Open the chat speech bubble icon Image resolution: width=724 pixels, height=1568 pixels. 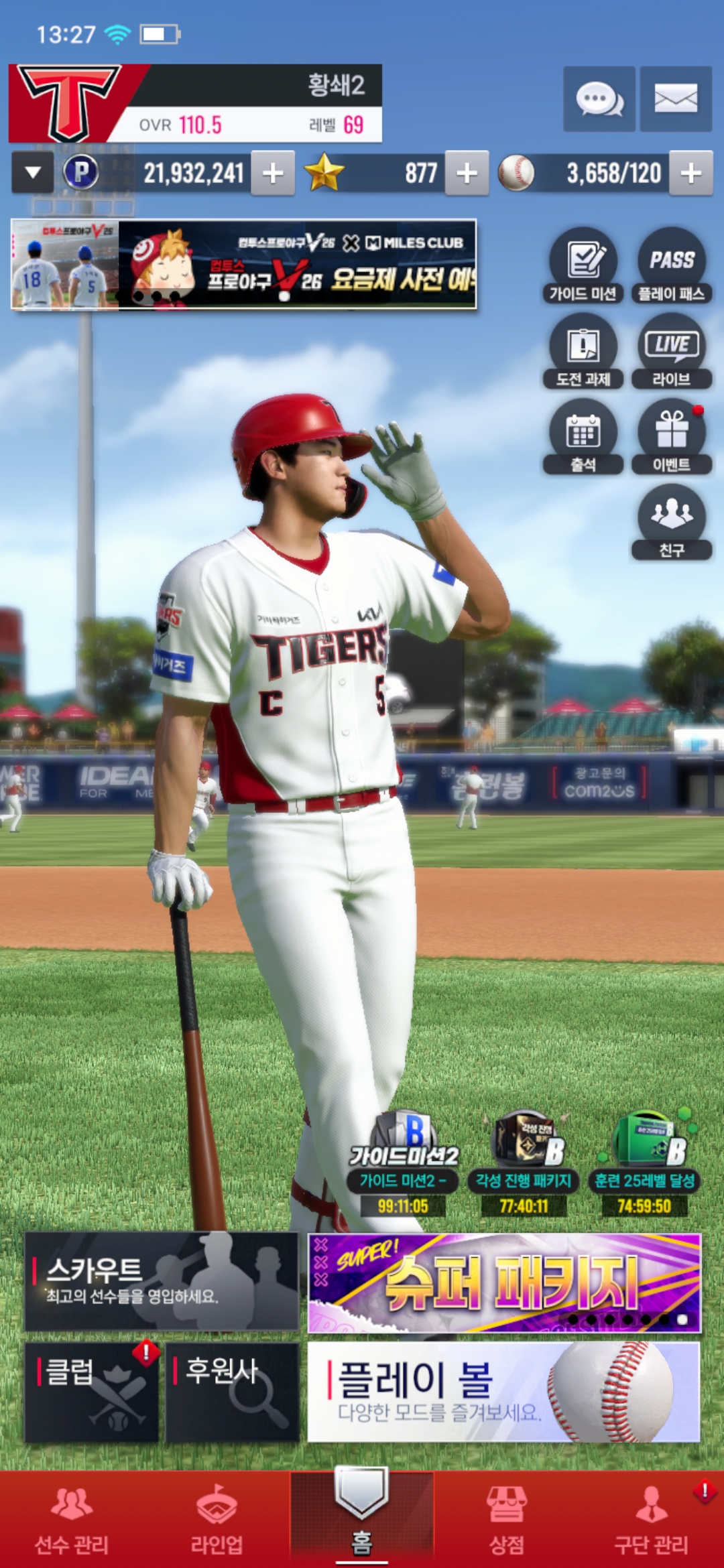coord(599,99)
